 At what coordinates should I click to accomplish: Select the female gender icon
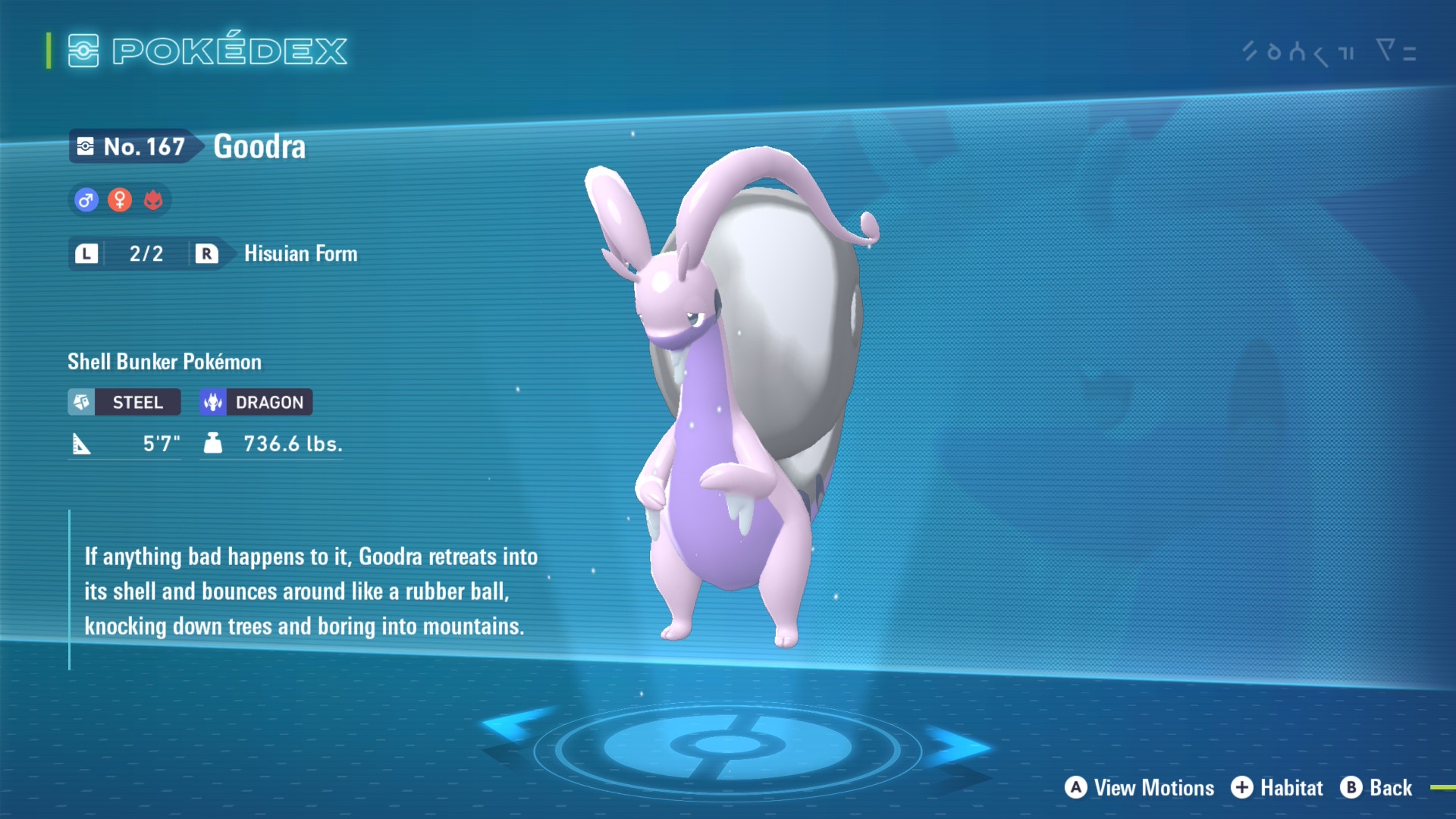[x=120, y=201]
